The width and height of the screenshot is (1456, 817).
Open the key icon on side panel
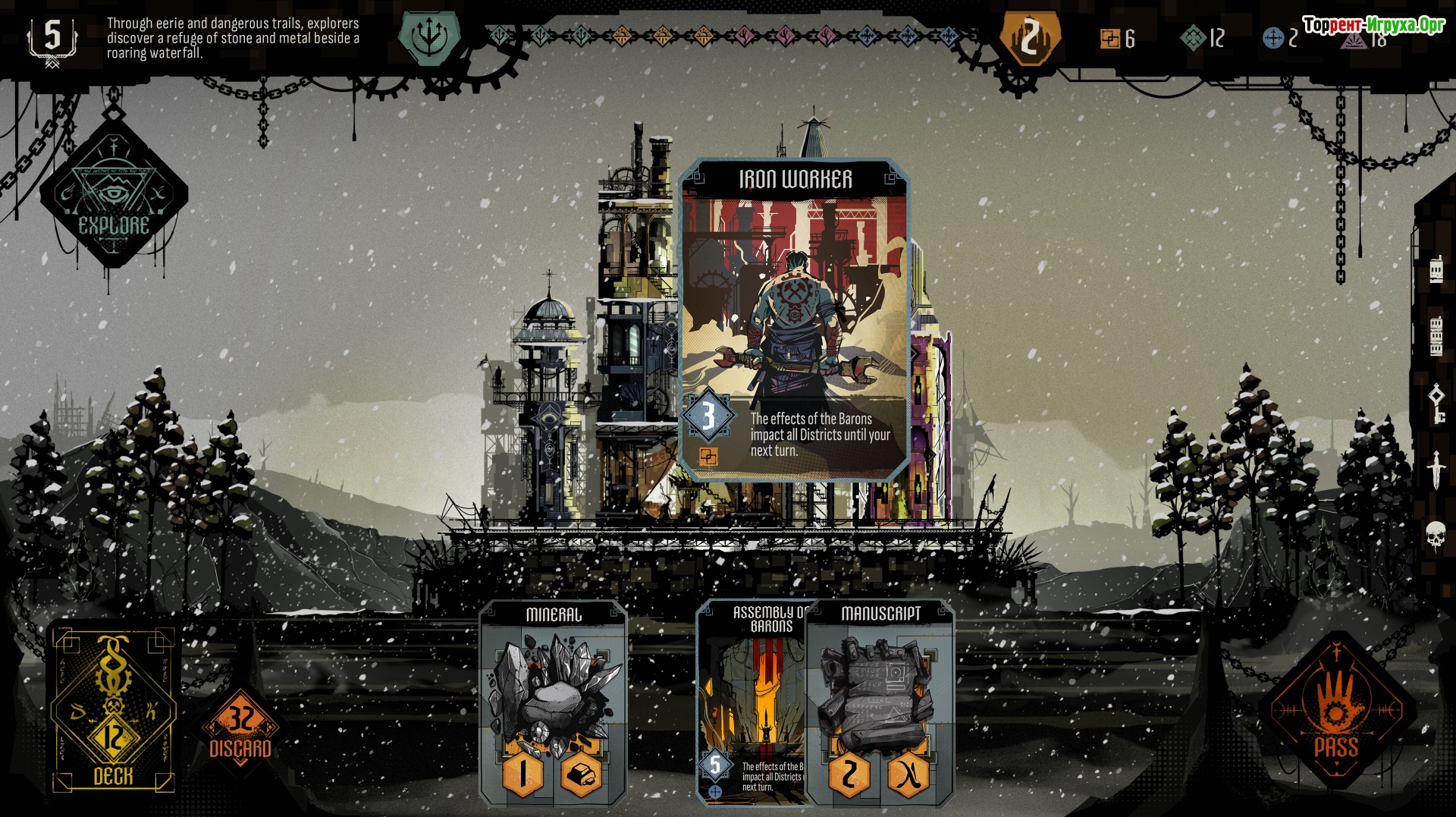[1436, 403]
